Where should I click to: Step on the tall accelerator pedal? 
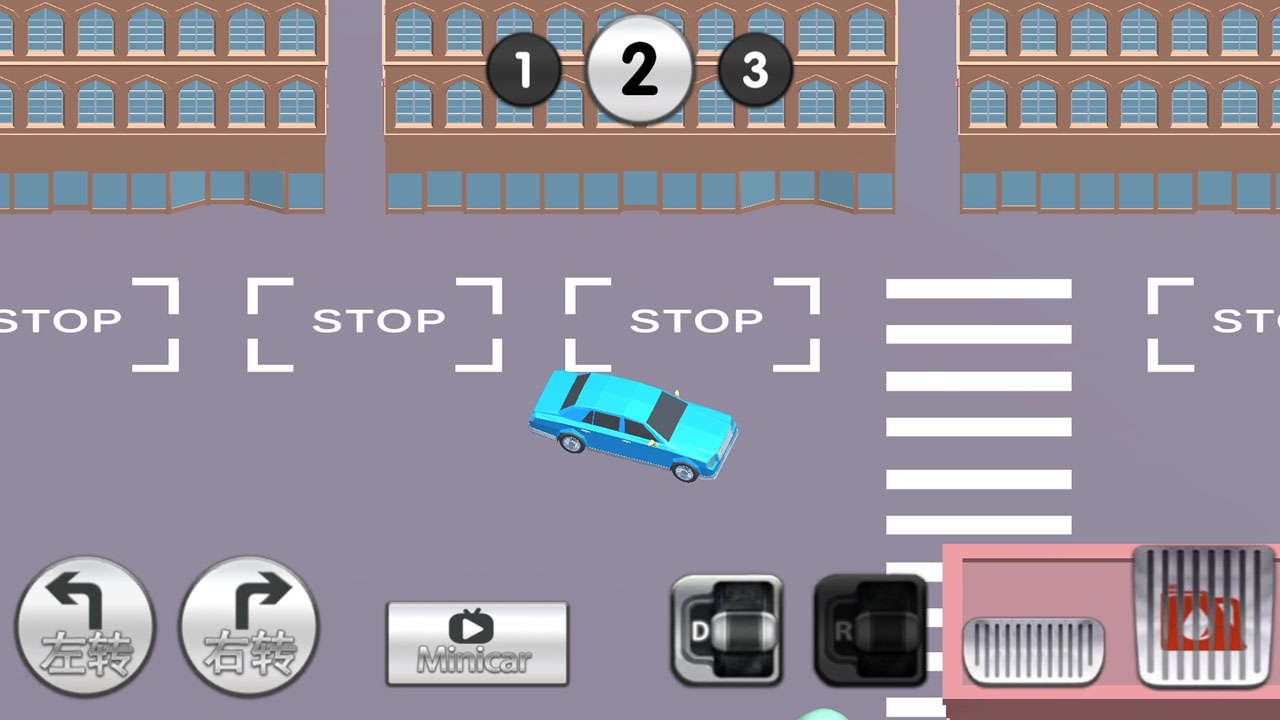[1204, 615]
